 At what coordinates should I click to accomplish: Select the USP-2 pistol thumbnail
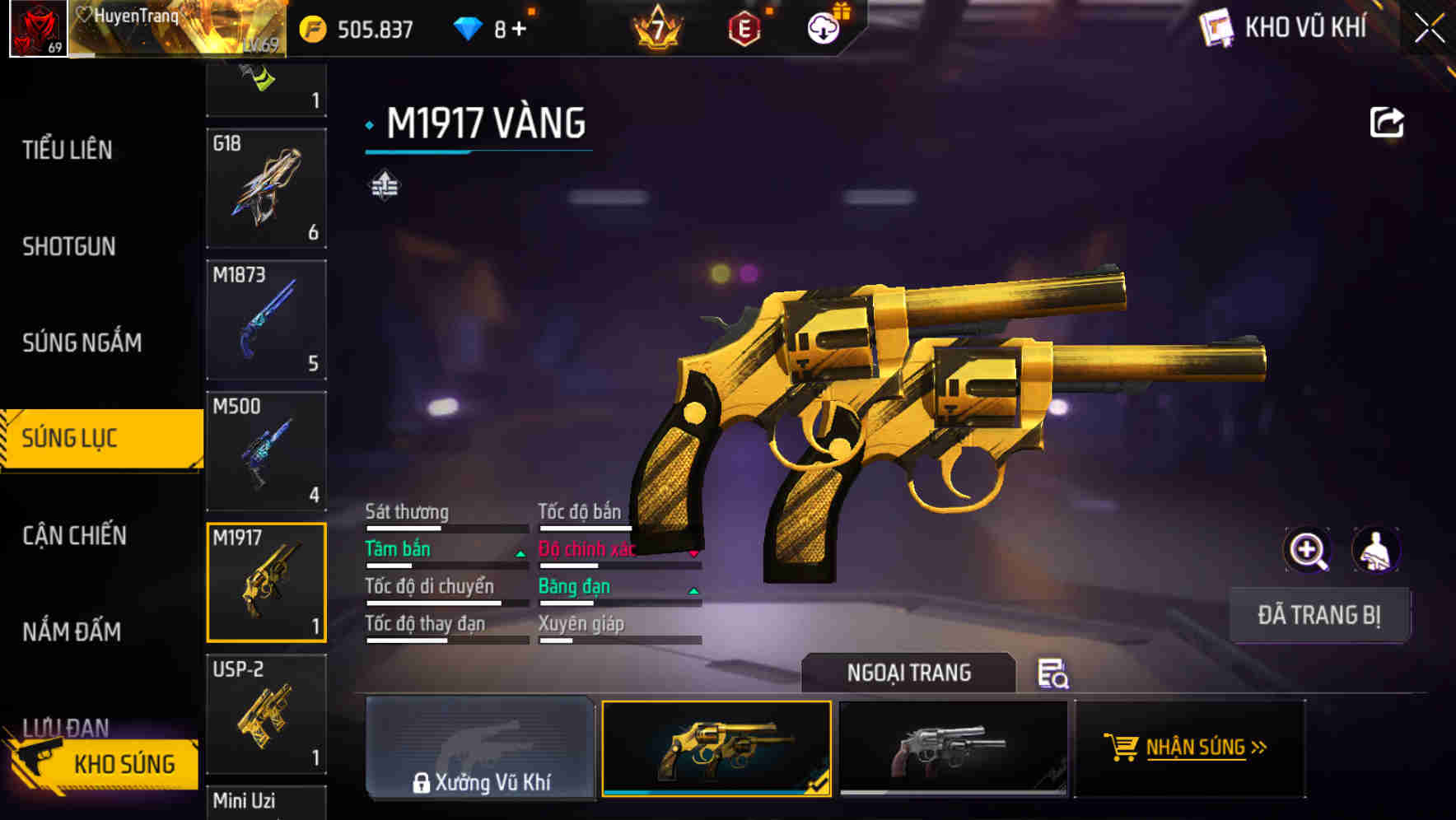tap(265, 713)
